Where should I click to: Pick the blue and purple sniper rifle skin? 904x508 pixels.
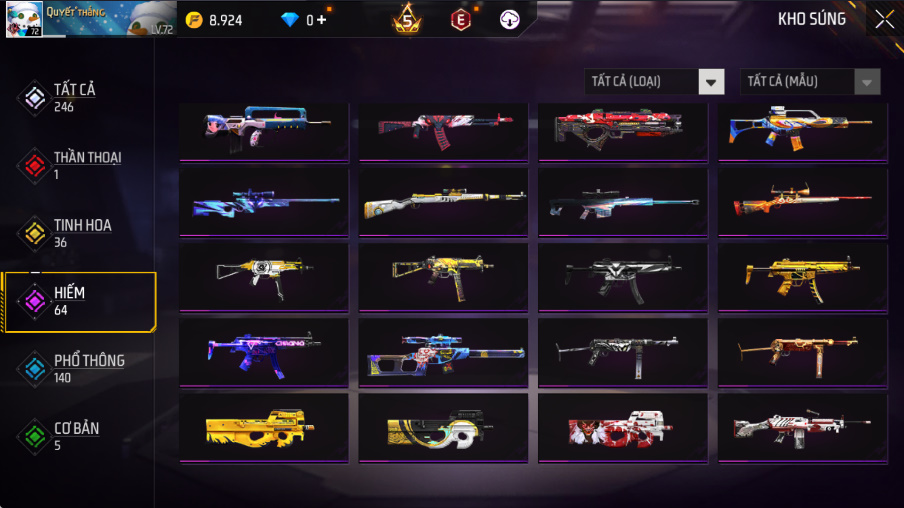(x=264, y=201)
